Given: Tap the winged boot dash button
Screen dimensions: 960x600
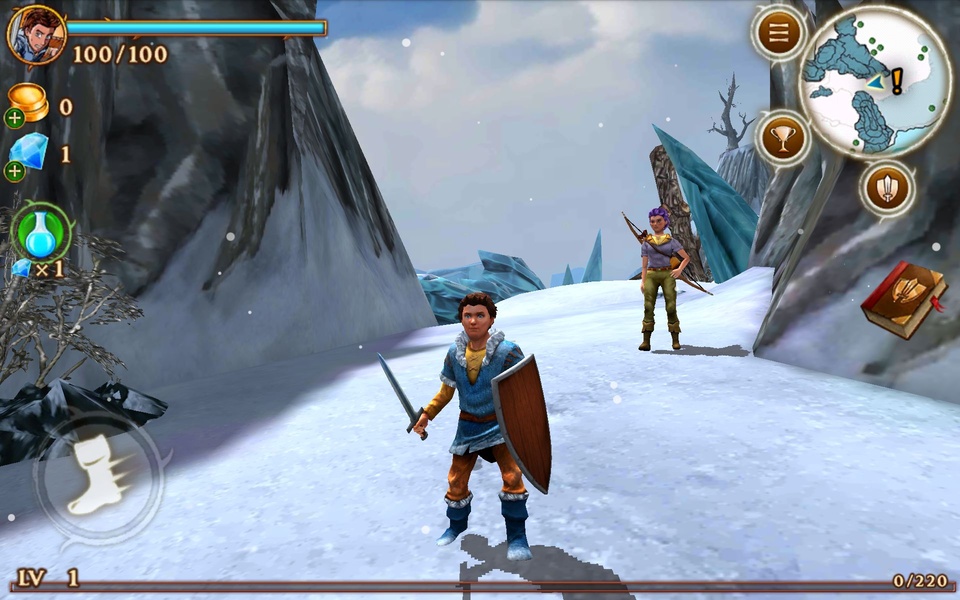Looking at the screenshot, I should [x=98, y=477].
